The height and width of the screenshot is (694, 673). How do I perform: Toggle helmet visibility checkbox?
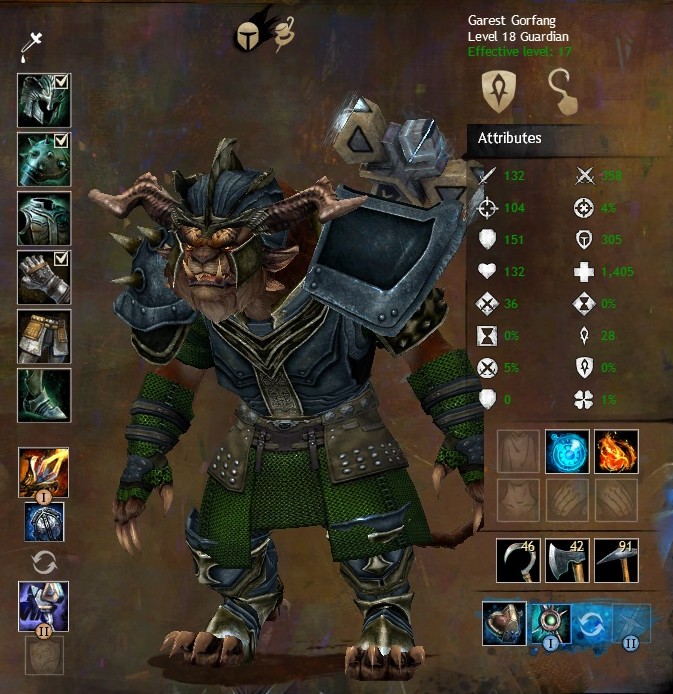coord(61,81)
